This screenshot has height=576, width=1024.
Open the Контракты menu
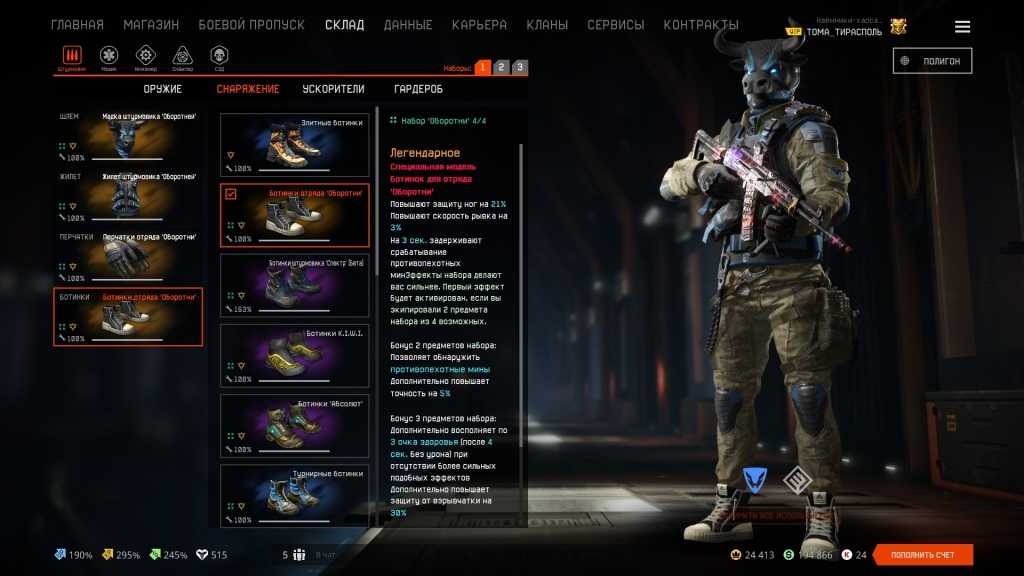701,25
